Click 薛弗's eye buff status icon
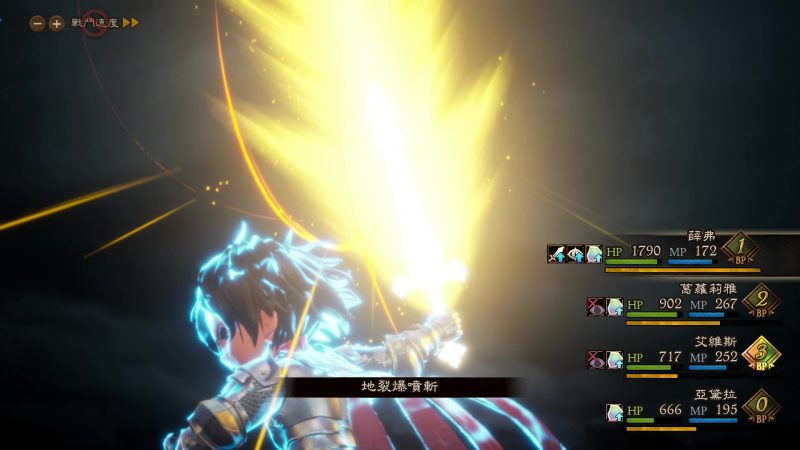Viewport: 800px width, 450px height. [575, 254]
